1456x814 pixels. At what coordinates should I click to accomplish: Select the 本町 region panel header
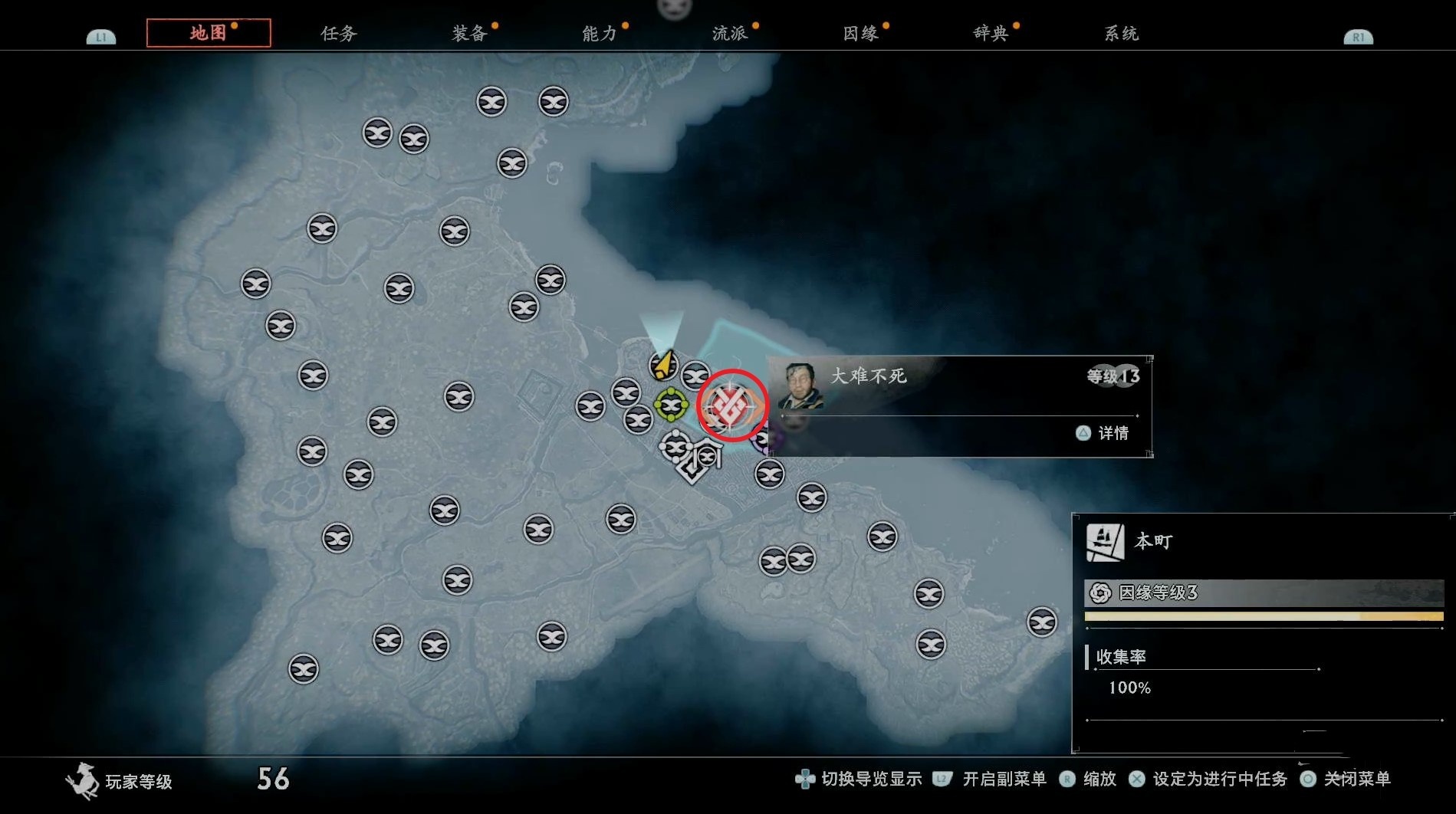[x=1153, y=542]
